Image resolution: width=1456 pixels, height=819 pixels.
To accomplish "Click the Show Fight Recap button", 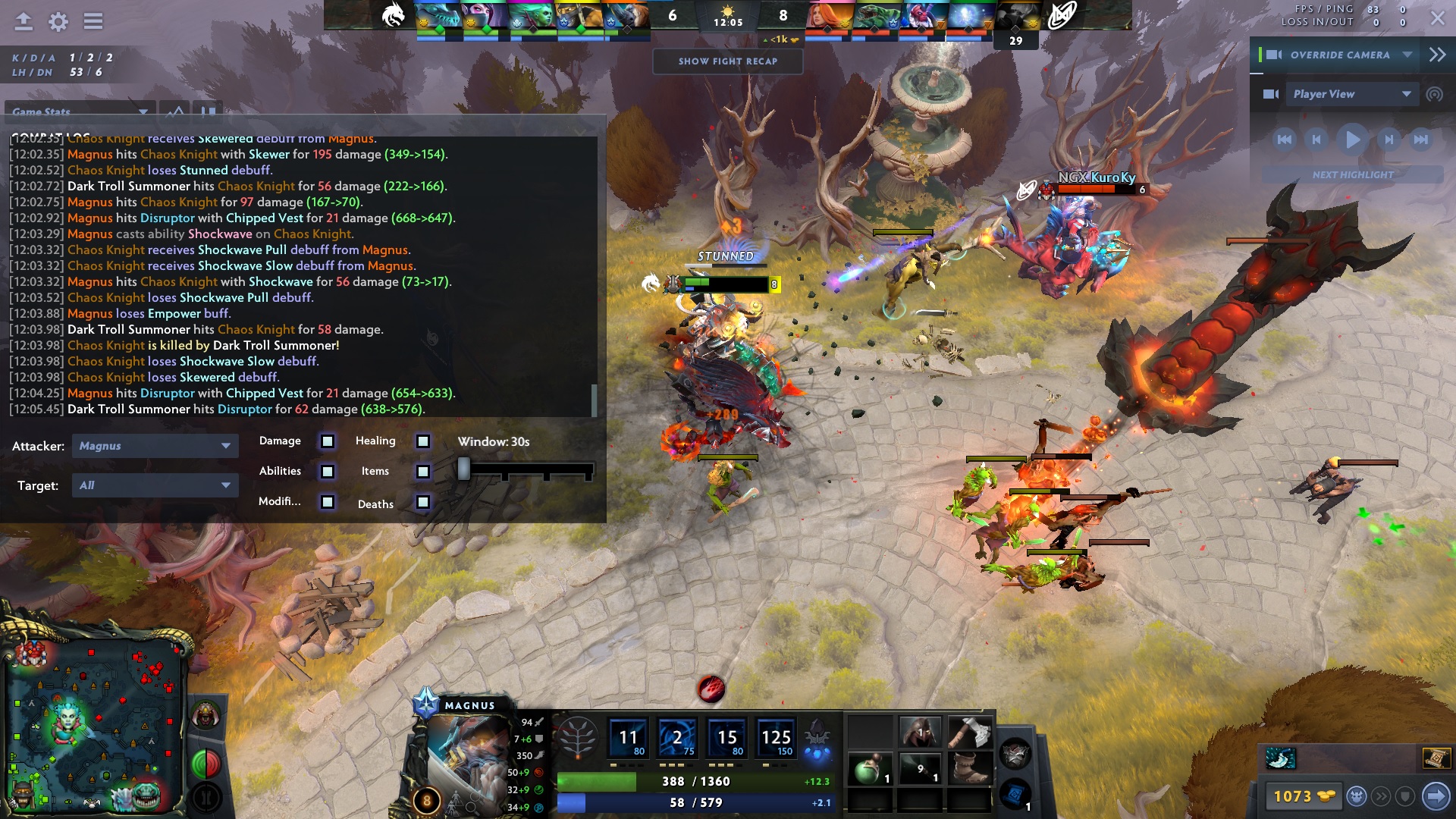I will (x=727, y=62).
